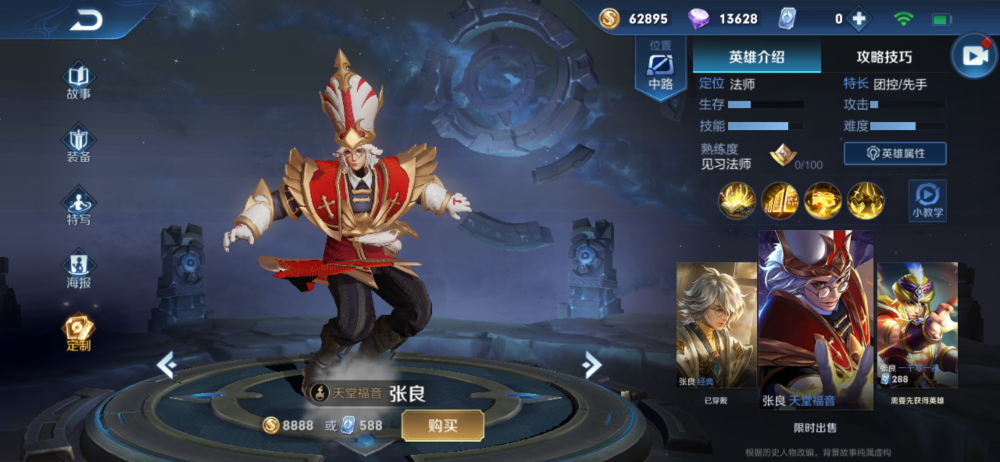Viewport: 1000px width, 462px height.
Task: View the first skill icon details
Action: (737, 201)
